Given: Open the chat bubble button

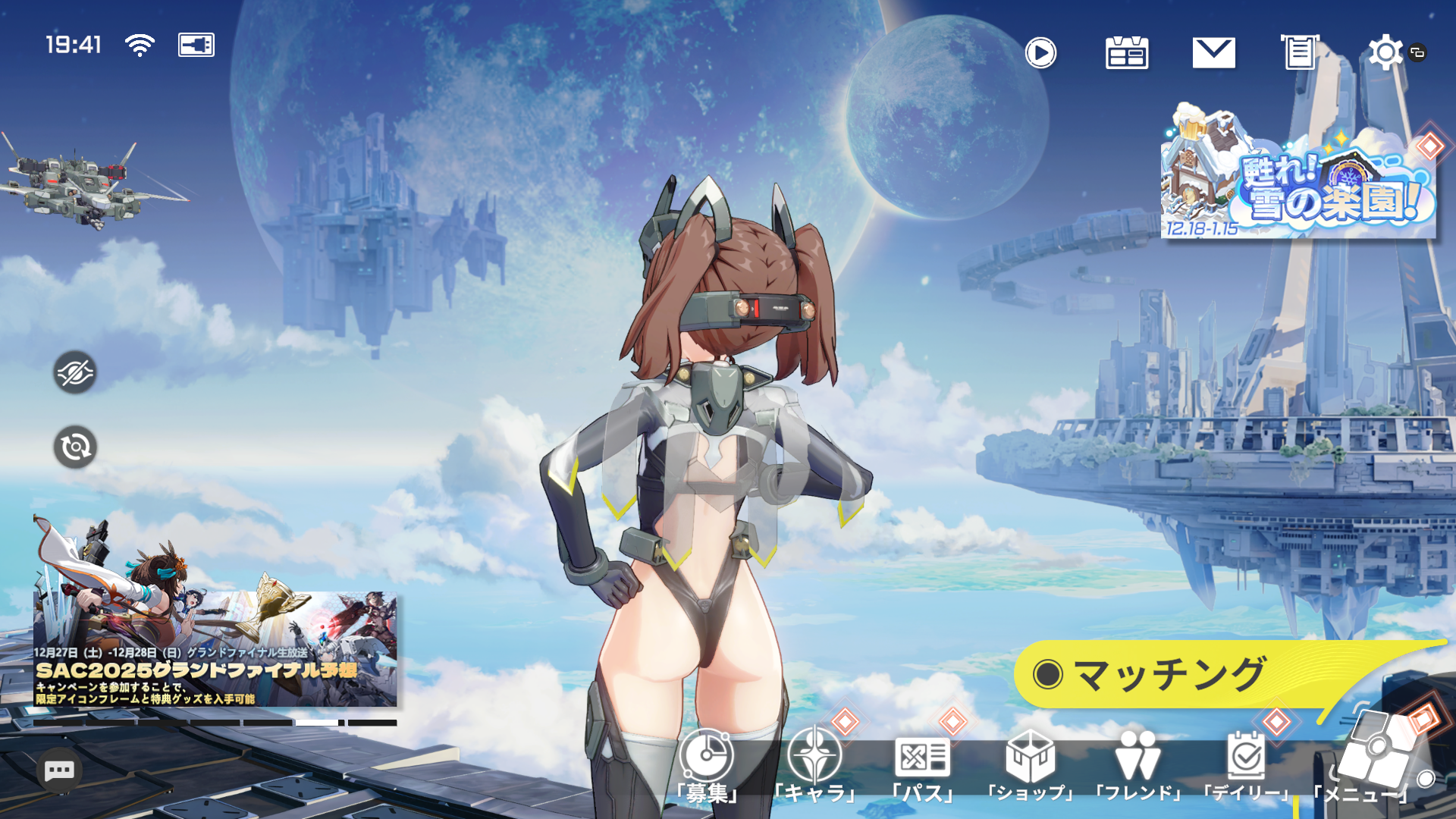Looking at the screenshot, I should (59, 771).
